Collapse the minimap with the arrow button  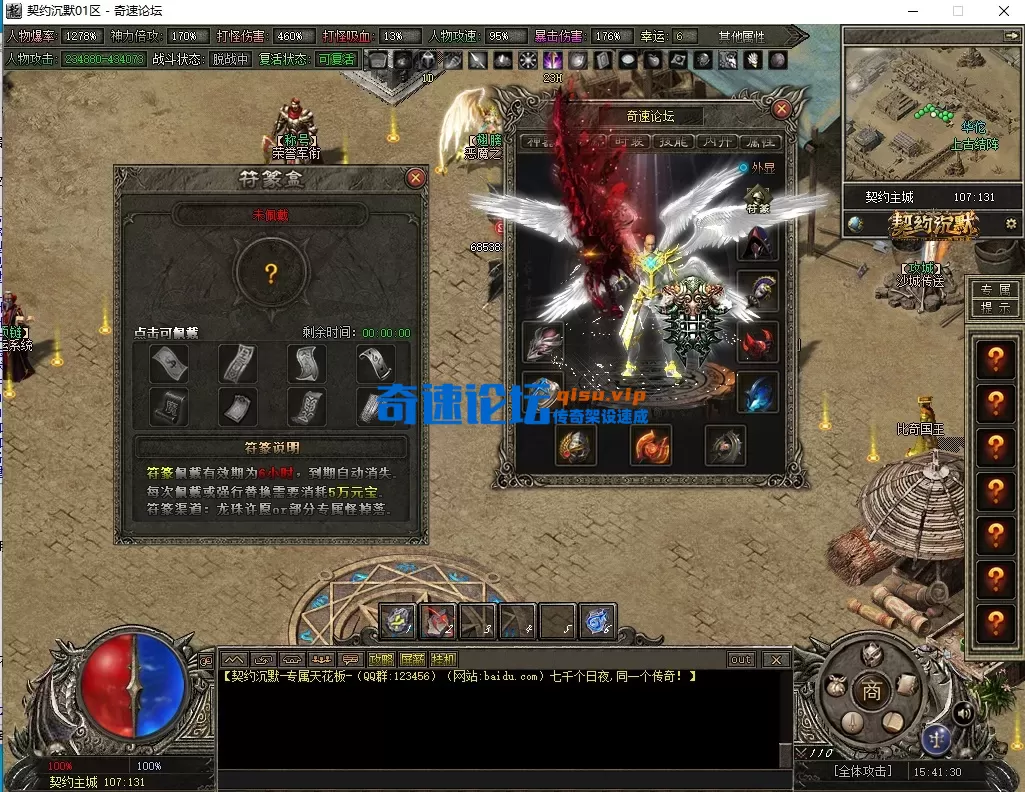[1010, 35]
